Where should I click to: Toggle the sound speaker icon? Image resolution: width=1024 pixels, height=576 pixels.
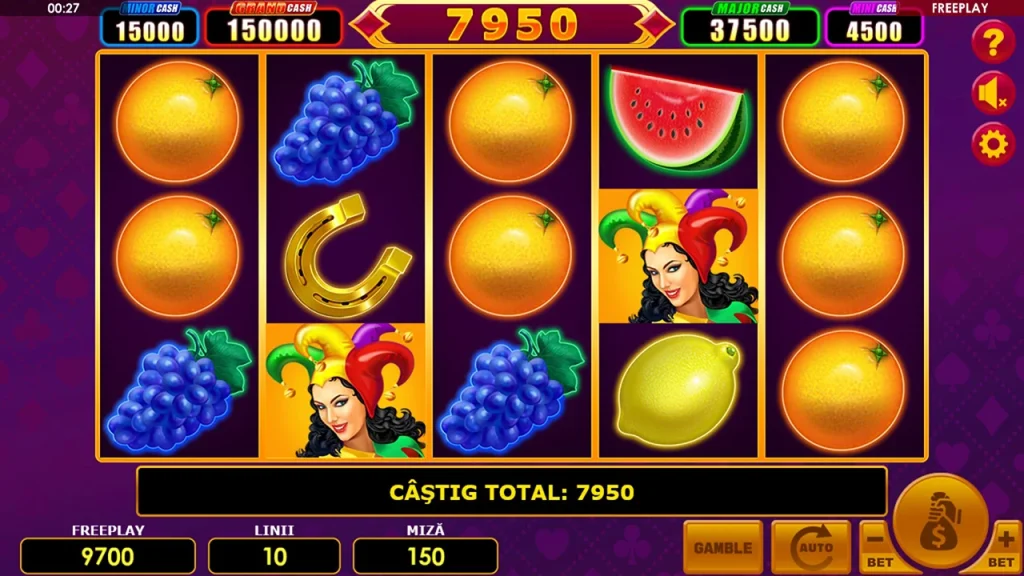pyautogui.click(x=993, y=94)
